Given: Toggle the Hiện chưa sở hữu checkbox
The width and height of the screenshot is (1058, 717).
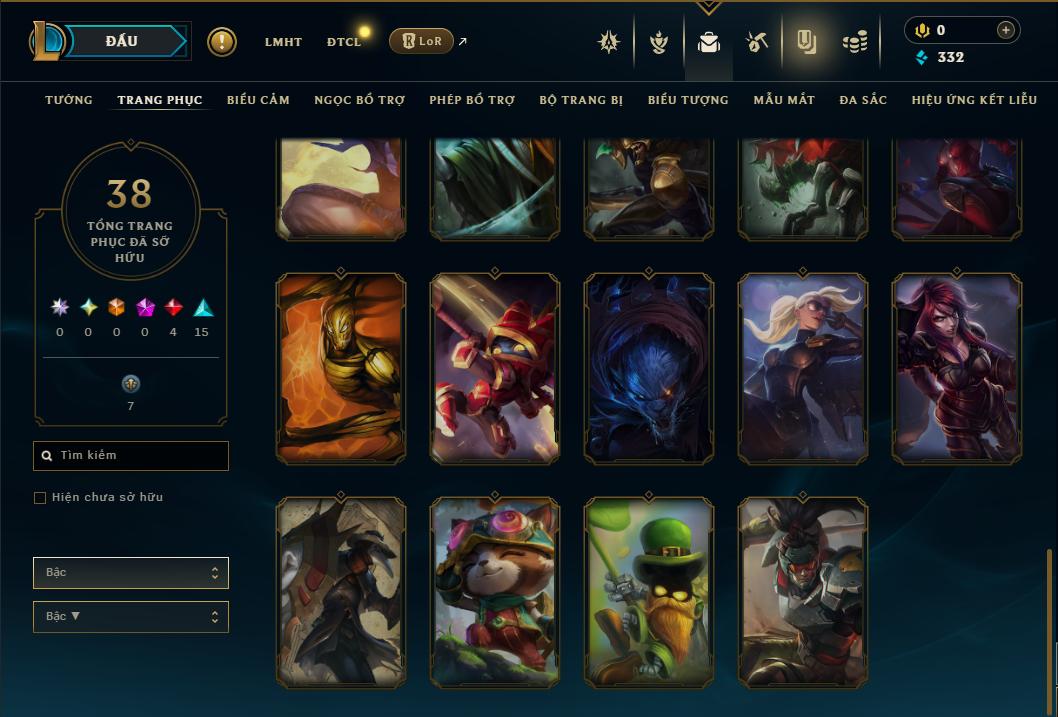Looking at the screenshot, I should [40, 498].
